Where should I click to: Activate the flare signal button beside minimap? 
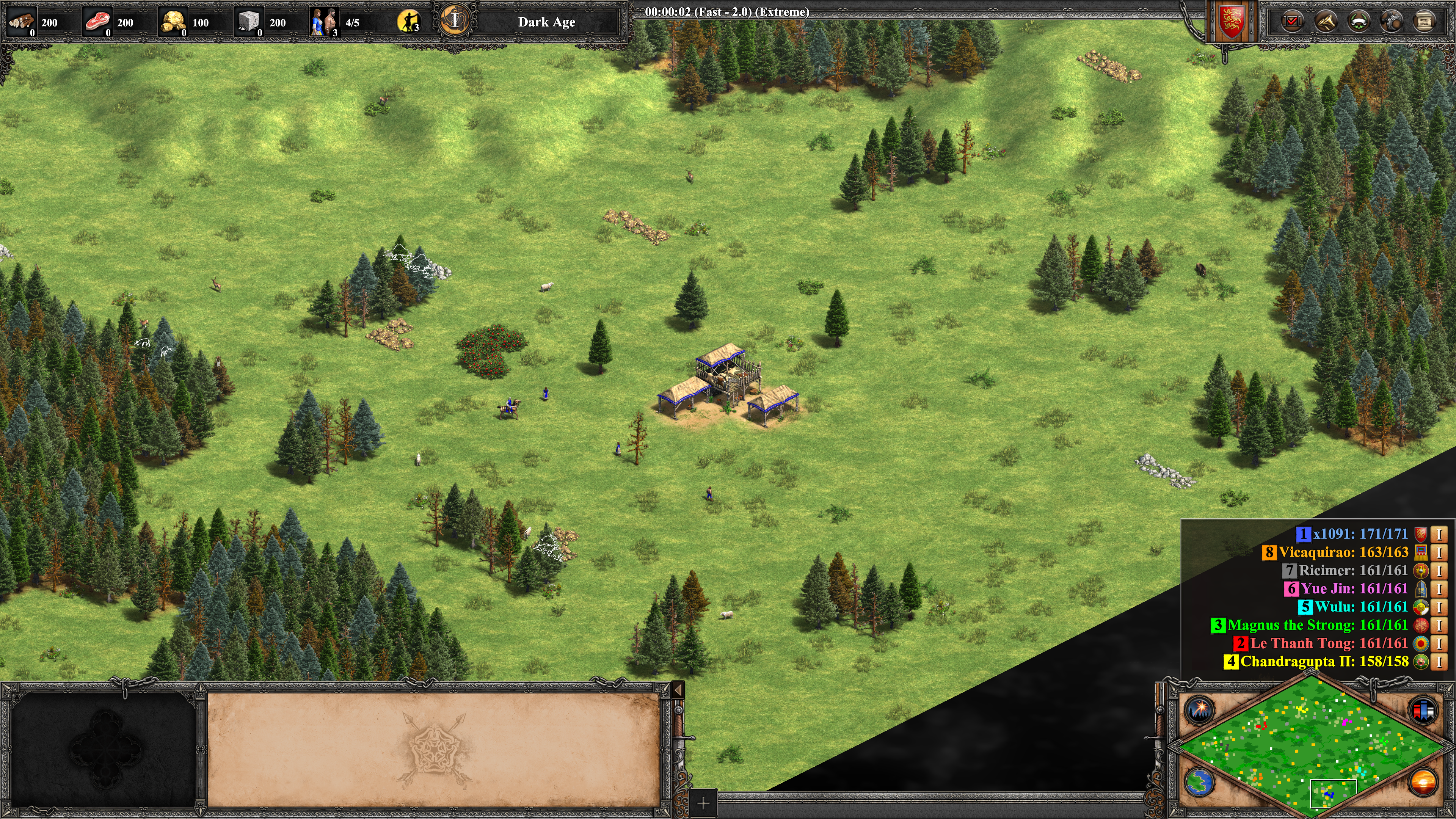(x=1199, y=710)
